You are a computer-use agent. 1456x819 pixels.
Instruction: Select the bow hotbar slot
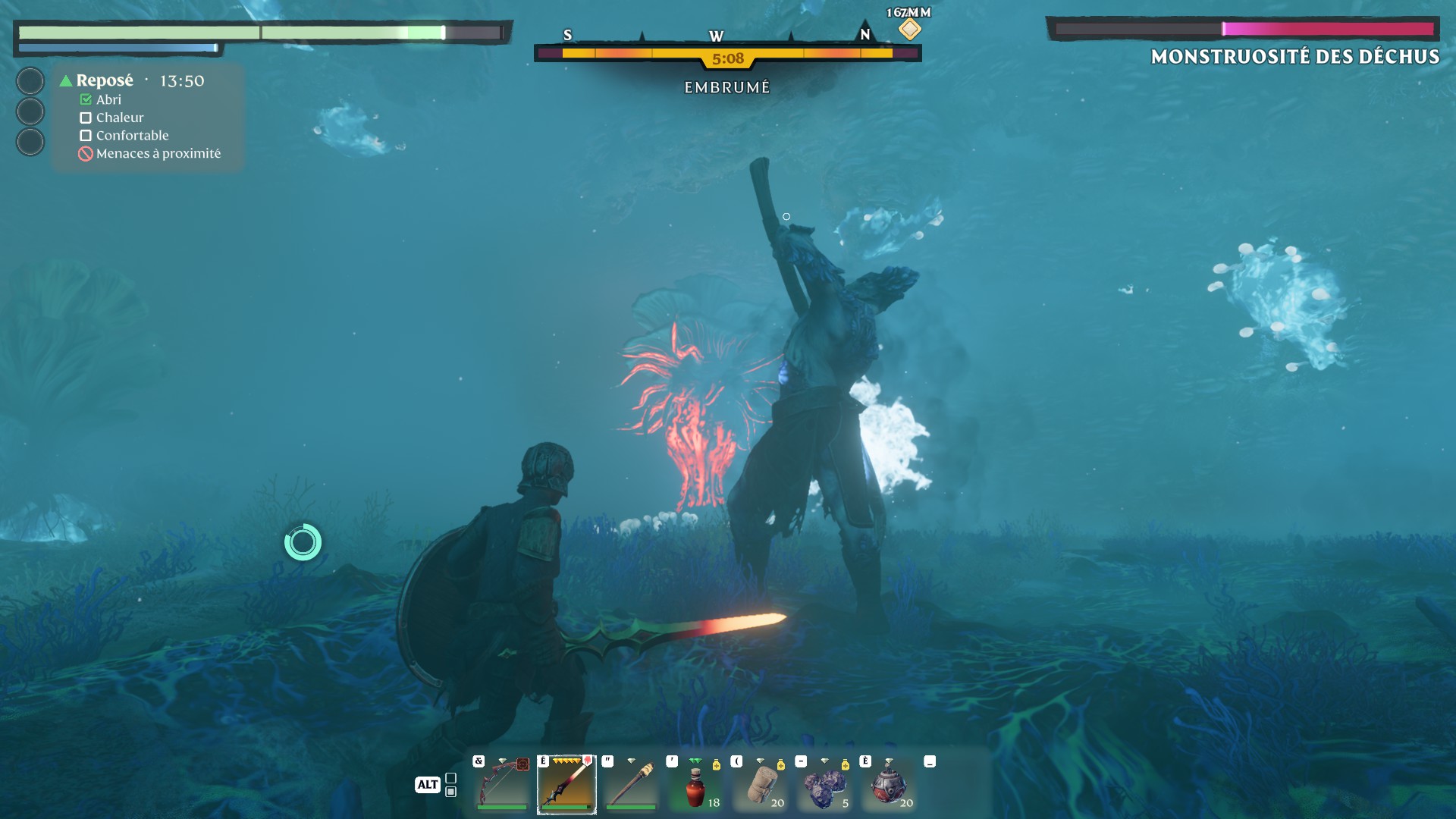502,784
